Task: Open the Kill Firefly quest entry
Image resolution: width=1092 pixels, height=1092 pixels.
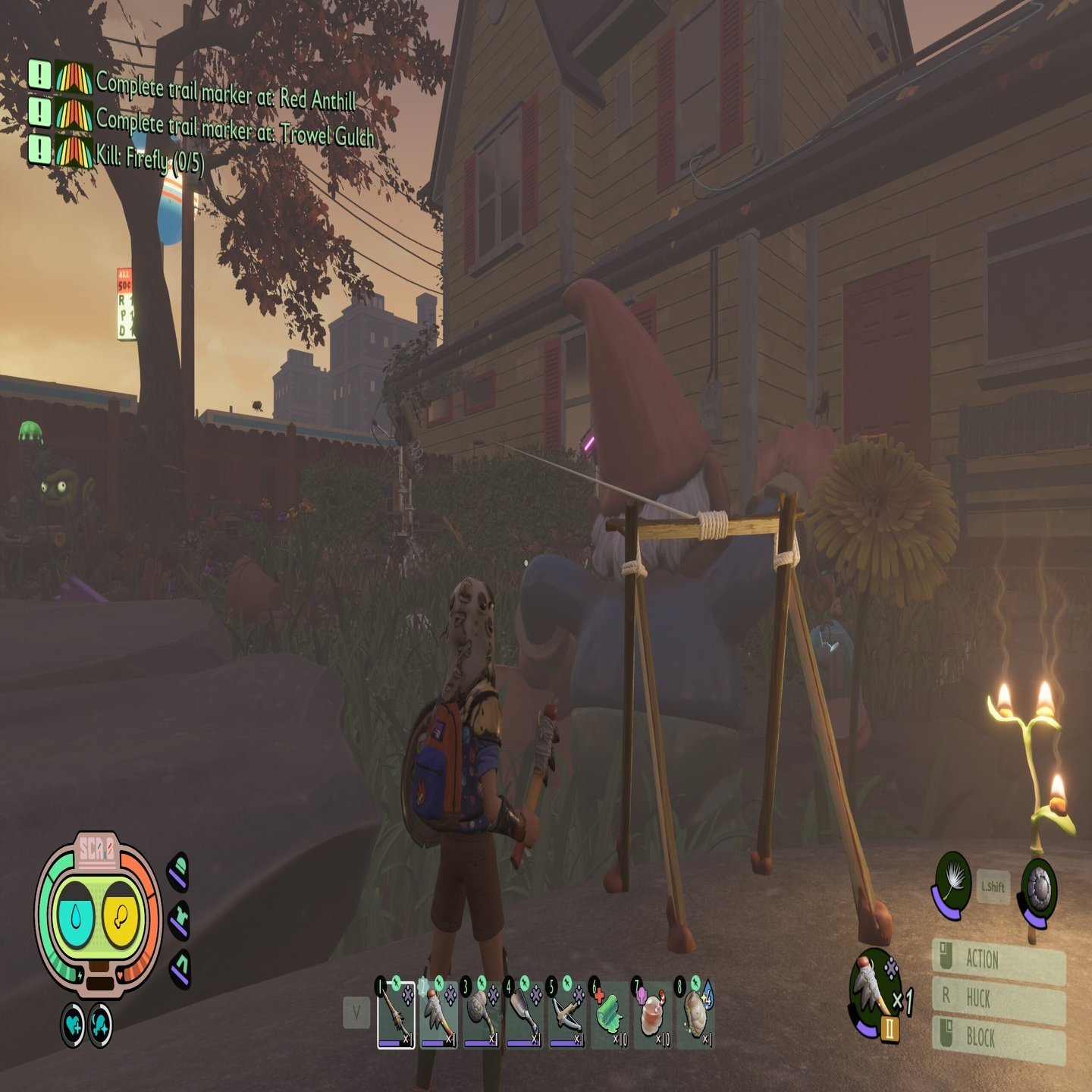Action: pos(149,158)
